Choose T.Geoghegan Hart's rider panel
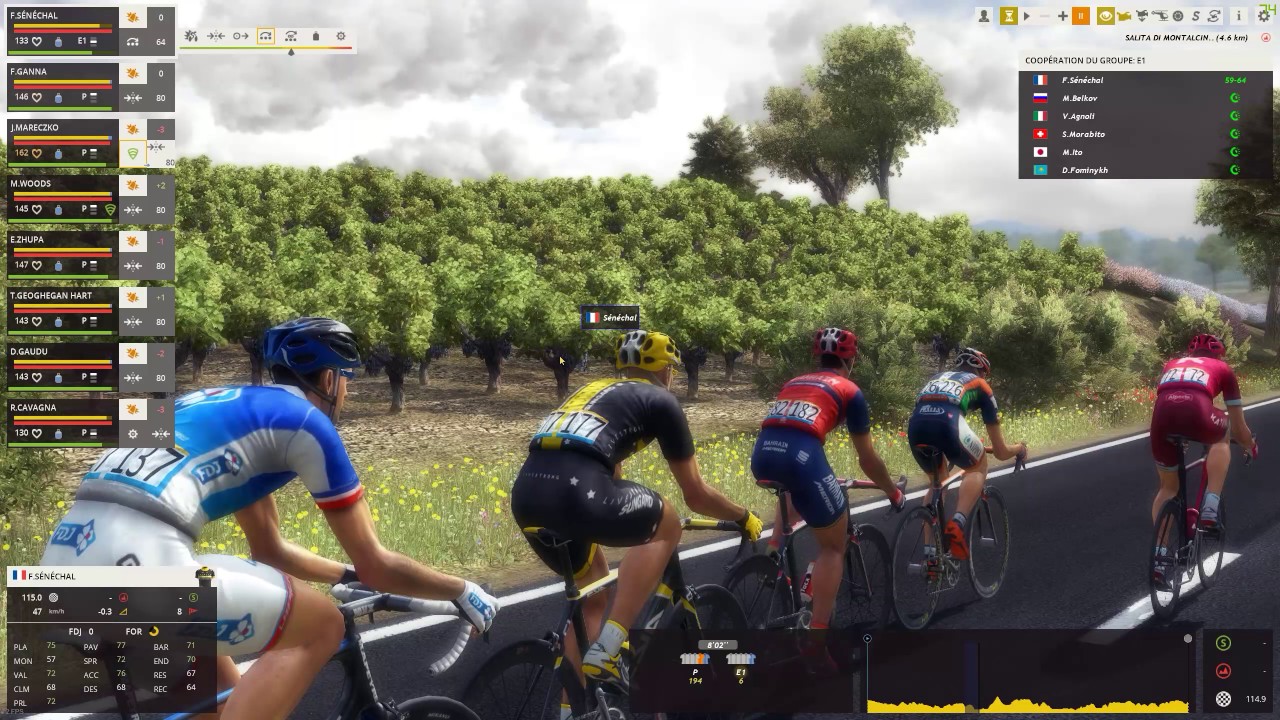 pyautogui.click(x=62, y=309)
